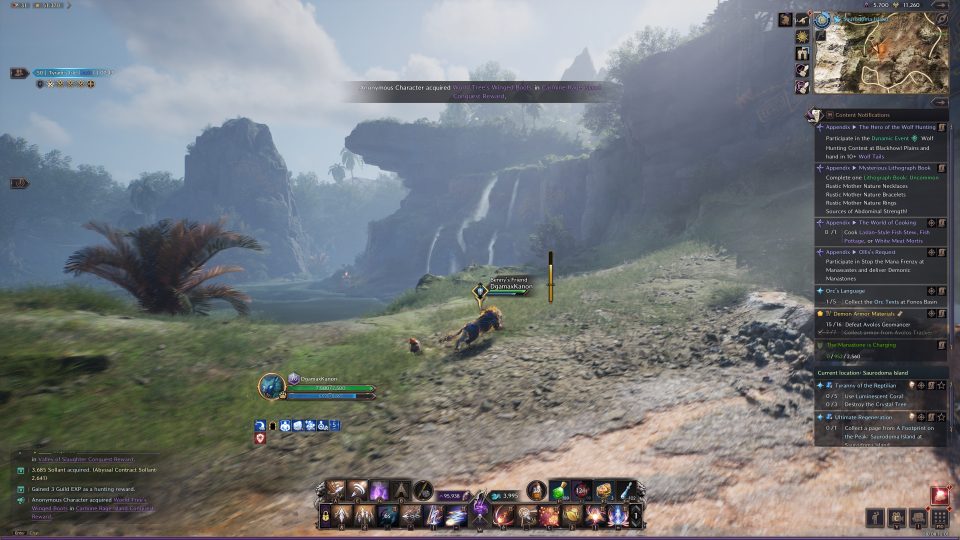Click the Content Notifications header
Screen dimensions: 960x540
pos(866,114)
